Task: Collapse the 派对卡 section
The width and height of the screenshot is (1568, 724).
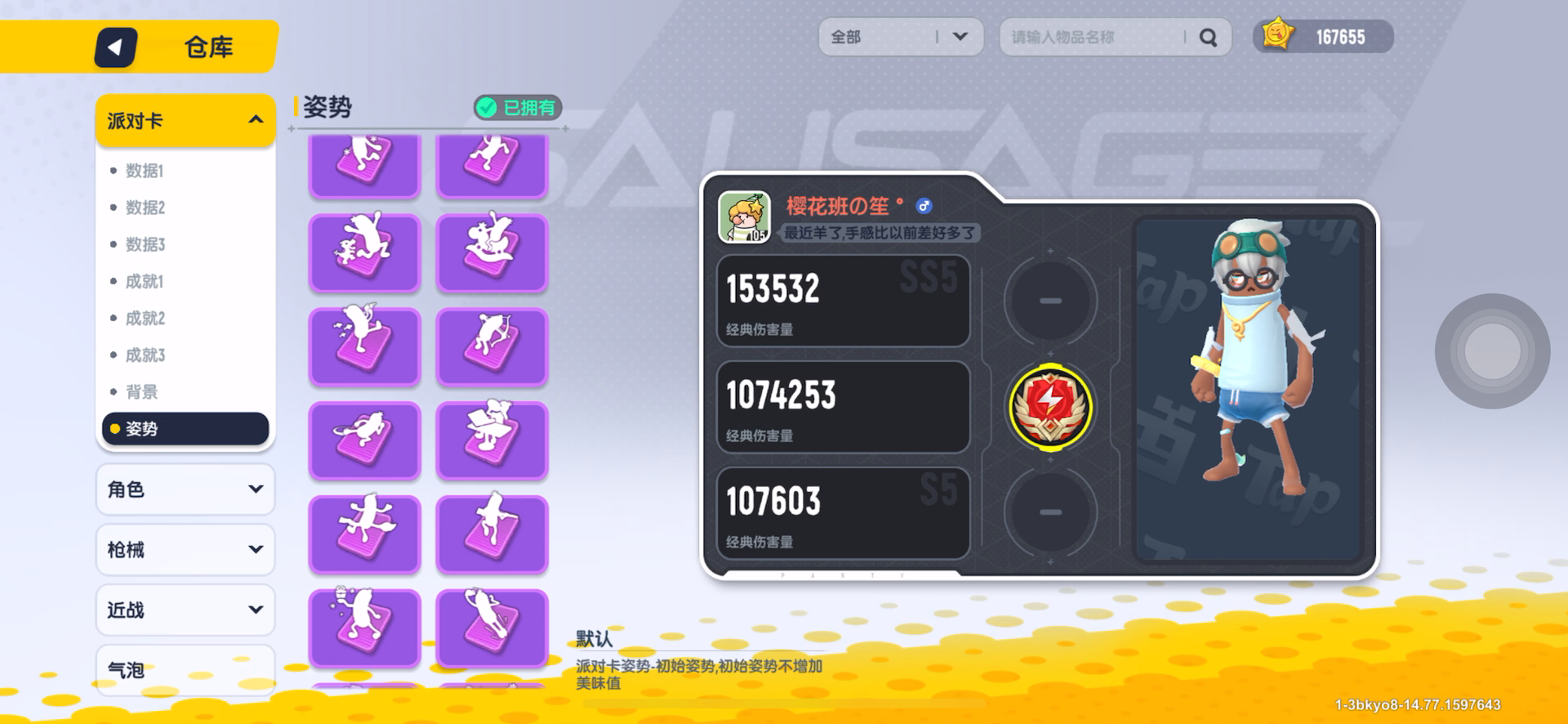Action: 185,119
